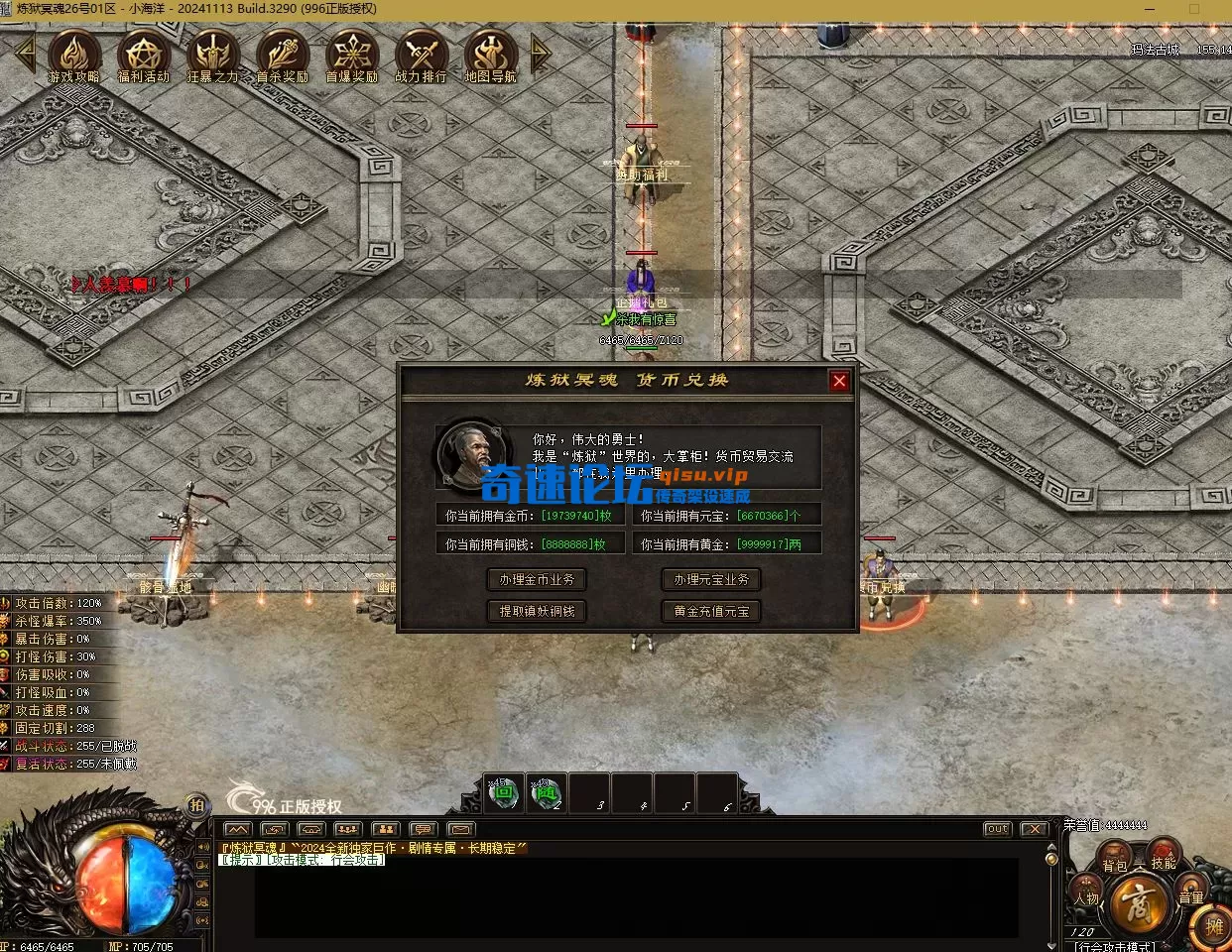The height and width of the screenshot is (952, 1232).
Task: Show 首杀奖励 first kill rewards
Action: pyautogui.click(x=283, y=55)
